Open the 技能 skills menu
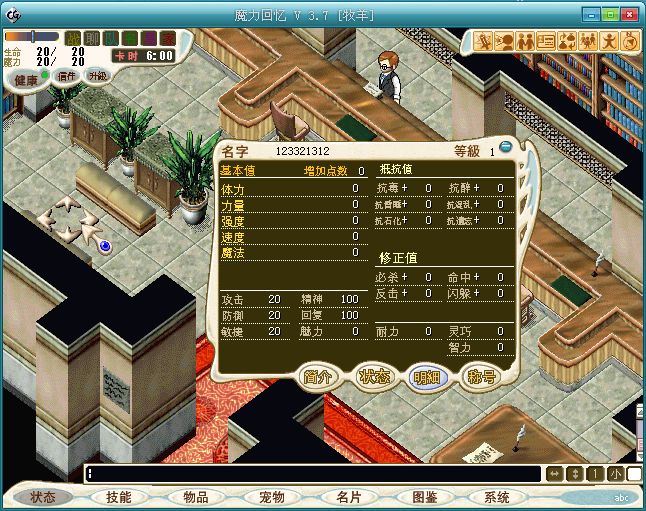 pos(119,497)
